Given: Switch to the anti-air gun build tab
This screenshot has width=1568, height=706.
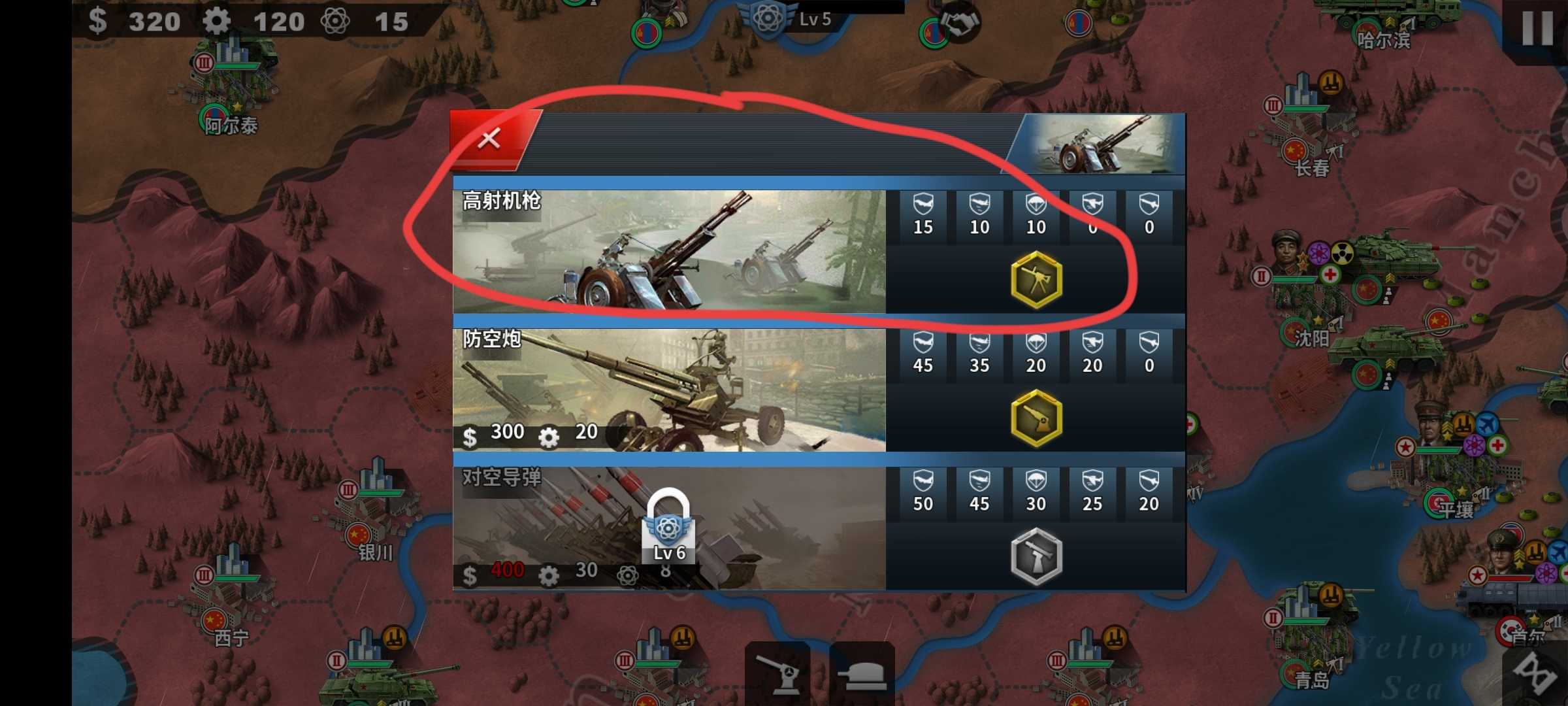Looking at the screenshot, I should click(777, 672).
